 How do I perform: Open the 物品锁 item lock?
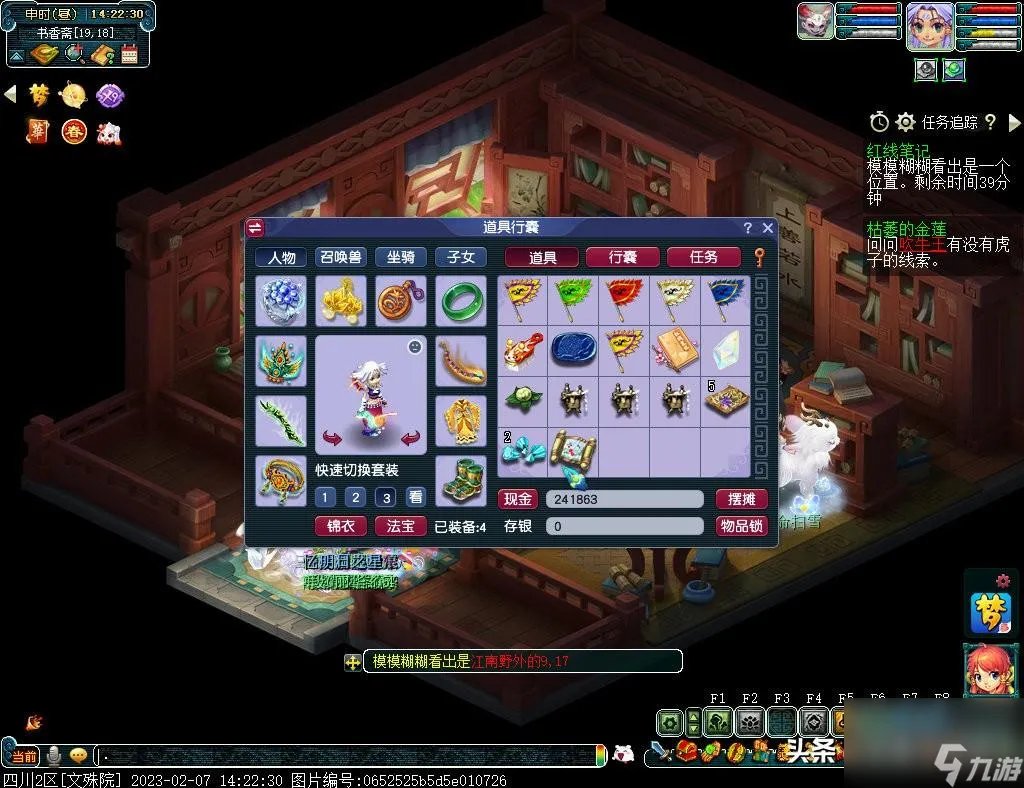(x=741, y=526)
